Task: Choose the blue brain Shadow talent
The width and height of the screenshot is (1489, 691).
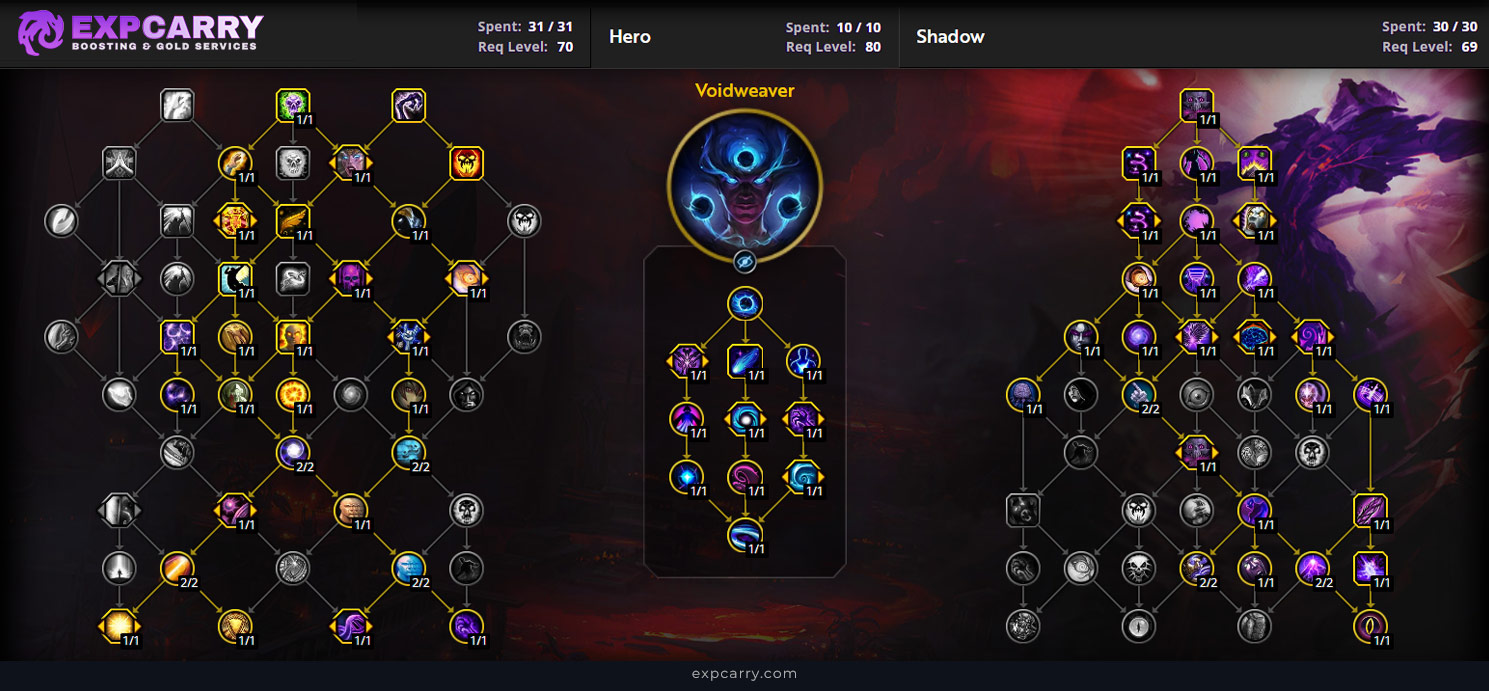Action: click(x=1254, y=337)
